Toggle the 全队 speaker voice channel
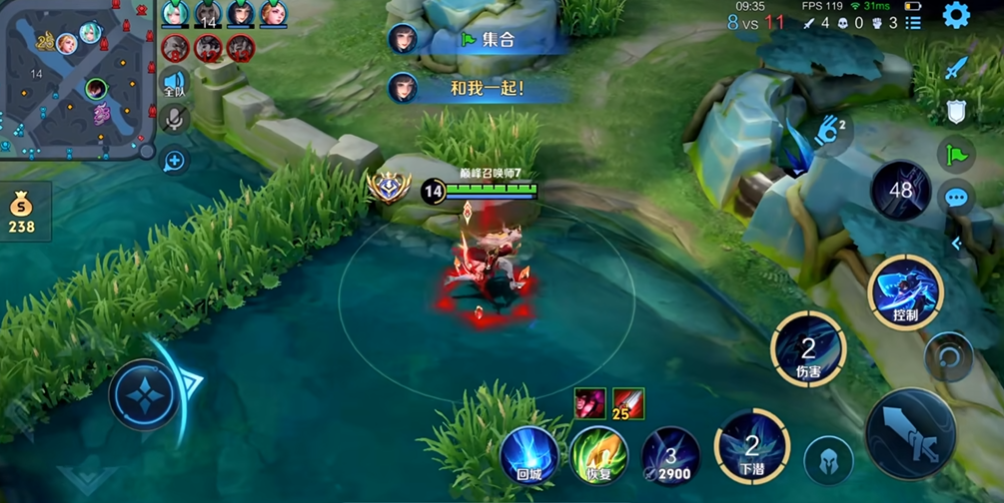 pos(174,85)
